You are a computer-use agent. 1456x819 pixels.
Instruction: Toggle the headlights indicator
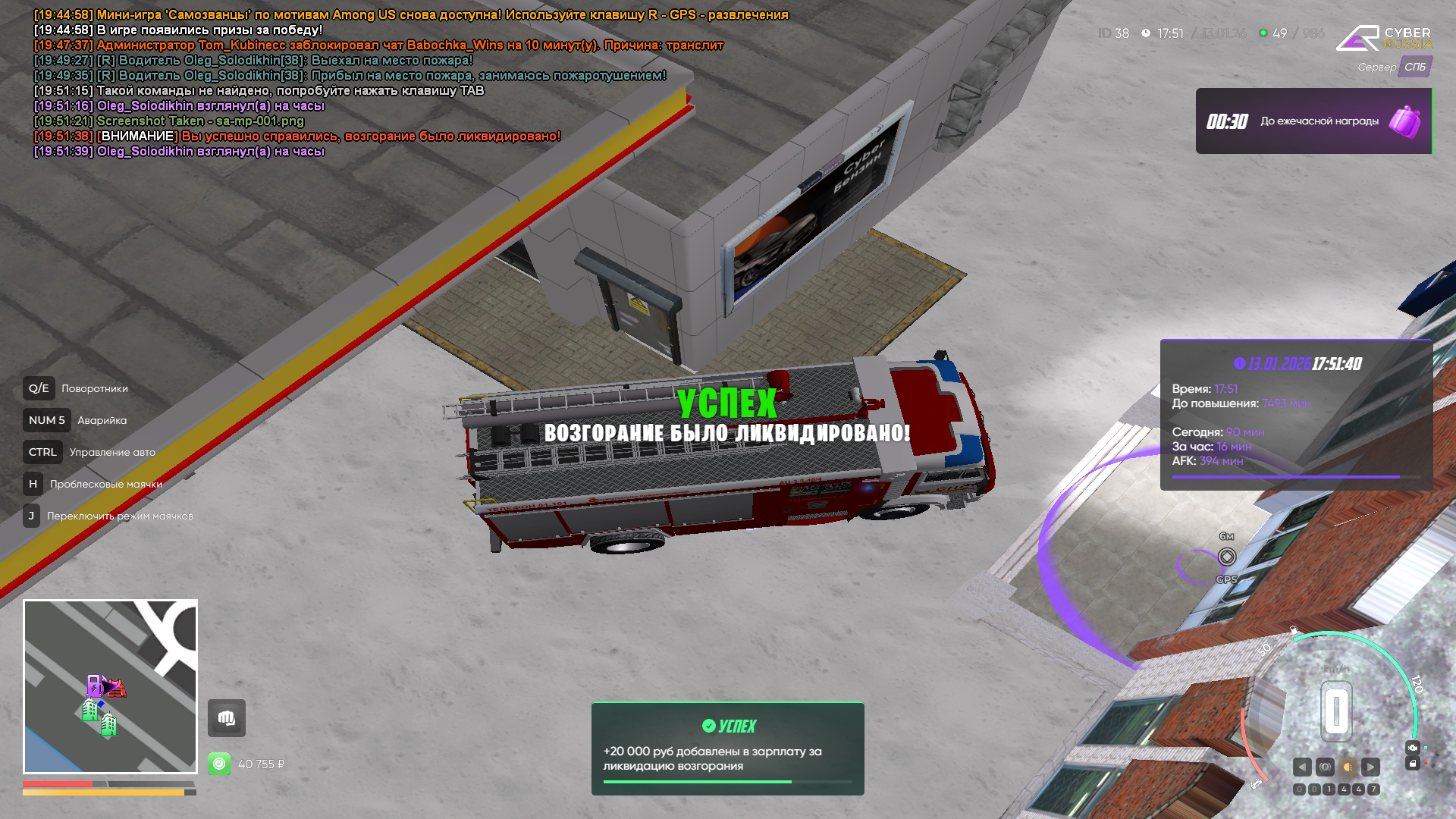tap(1348, 767)
